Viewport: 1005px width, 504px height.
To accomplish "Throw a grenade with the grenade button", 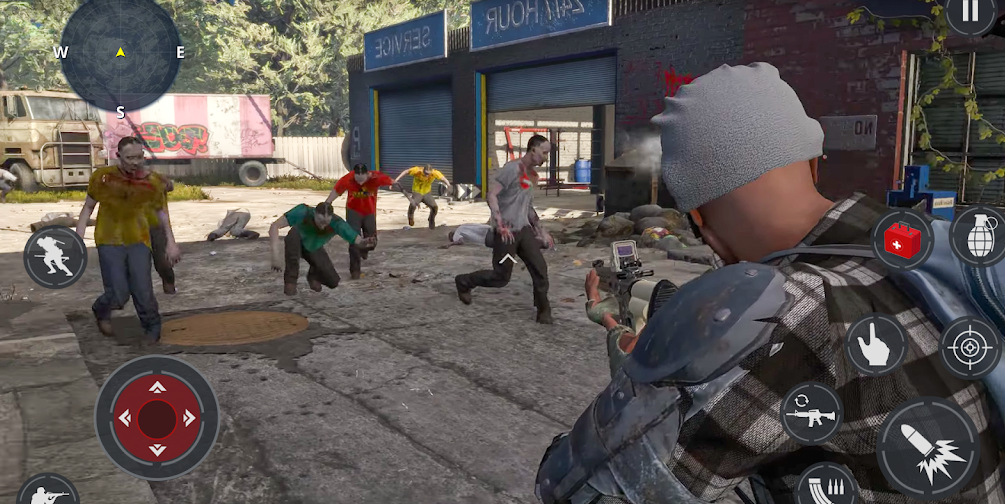I will [x=977, y=236].
